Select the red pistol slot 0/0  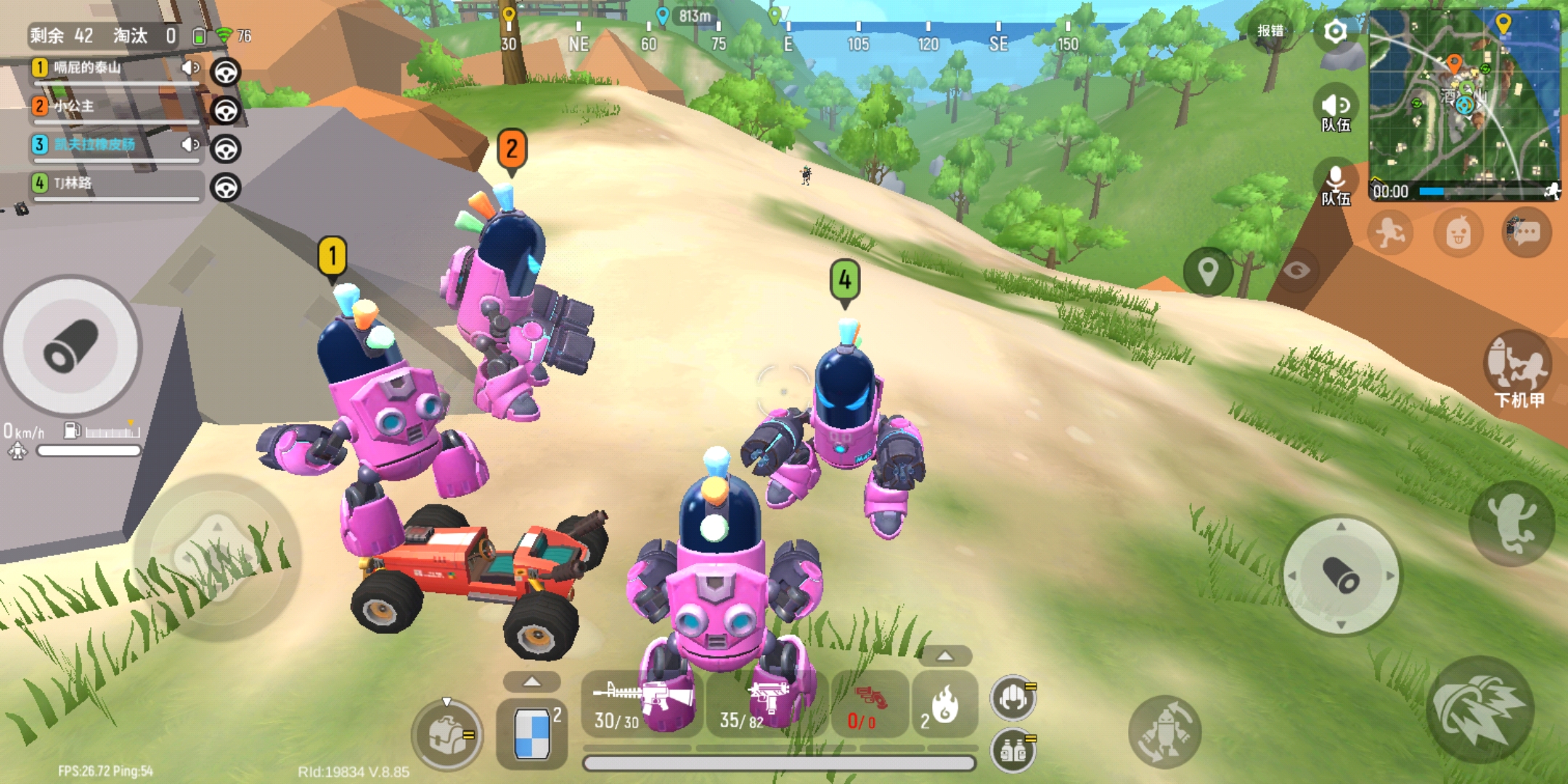(x=869, y=704)
